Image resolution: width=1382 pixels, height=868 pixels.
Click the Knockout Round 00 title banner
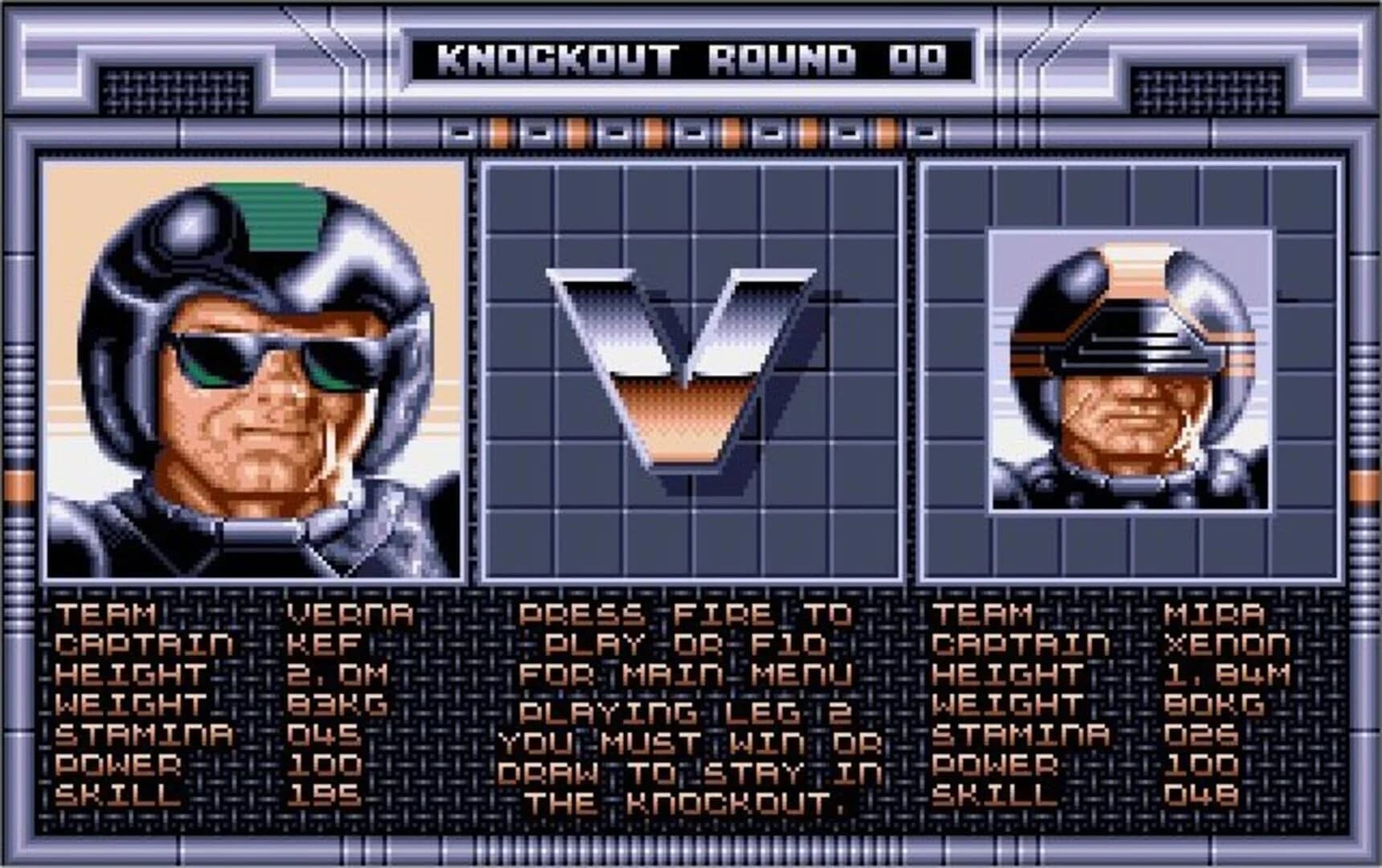[690, 55]
